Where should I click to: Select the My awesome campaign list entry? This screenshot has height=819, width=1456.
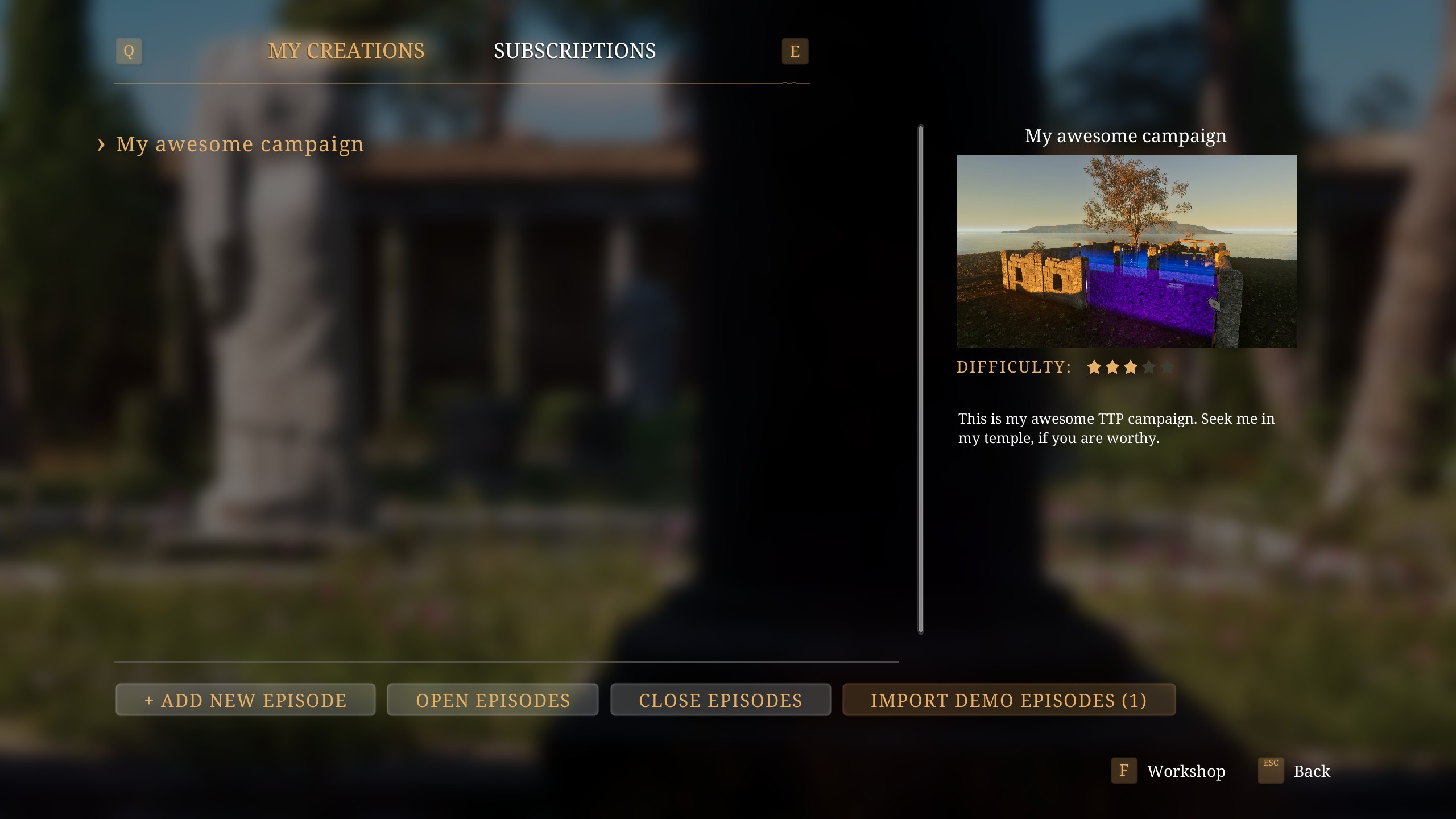pyautogui.click(x=239, y=144)
